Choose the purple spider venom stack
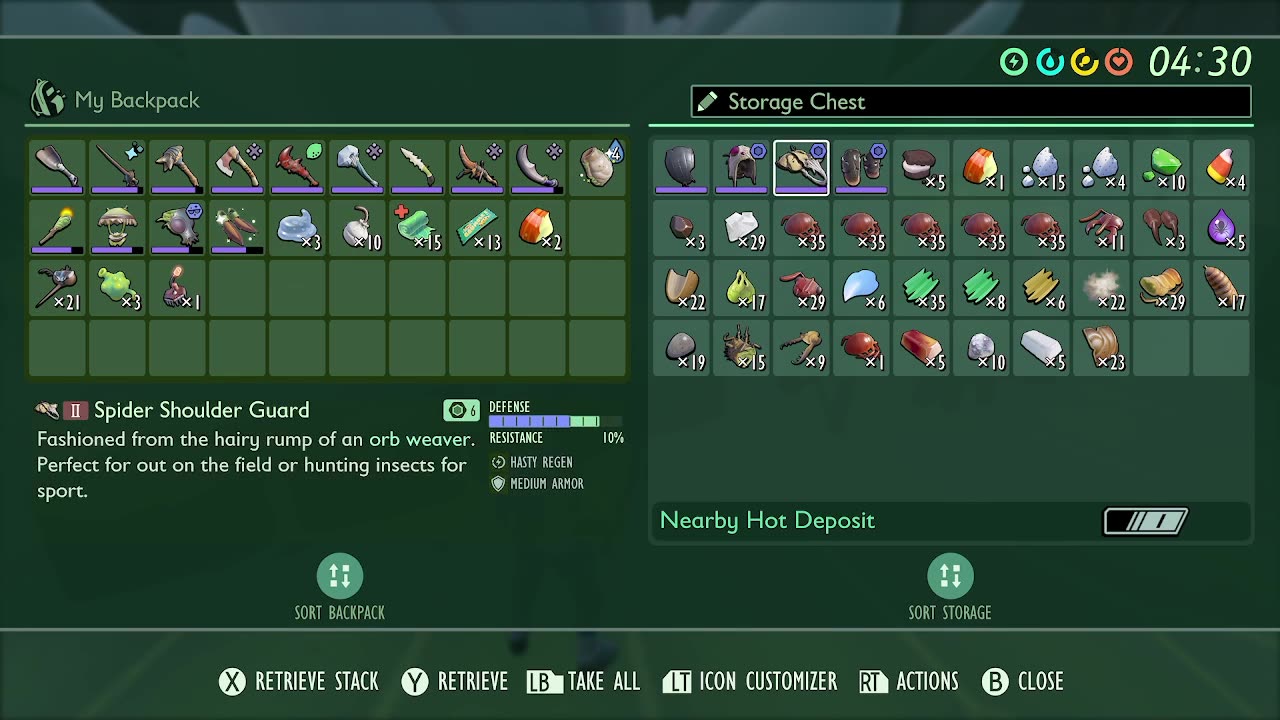The height and width of the screenshot is (720, 1280). [x=1221, y=228]
